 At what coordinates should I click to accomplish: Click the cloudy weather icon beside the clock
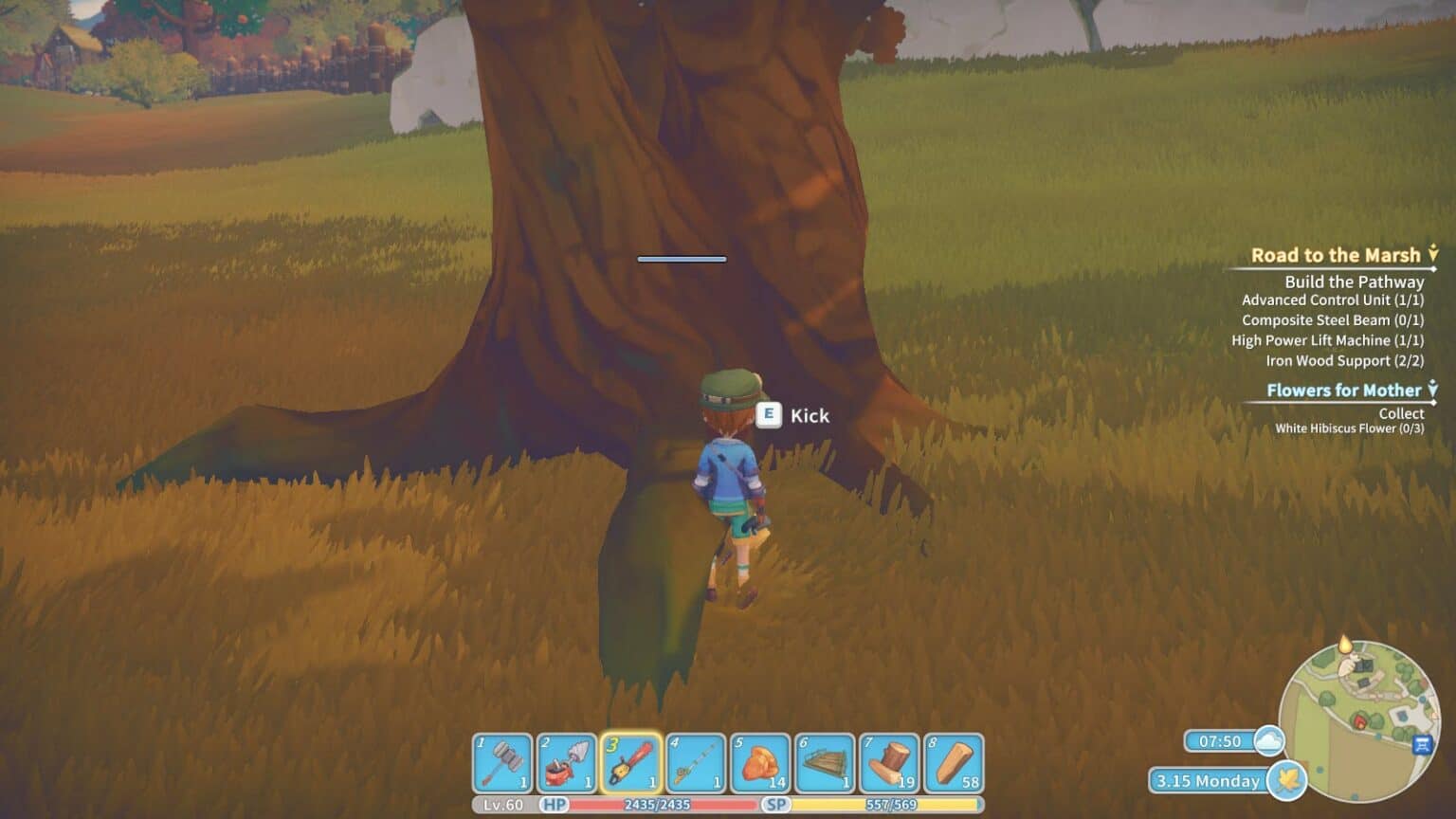pos(1267,742)
